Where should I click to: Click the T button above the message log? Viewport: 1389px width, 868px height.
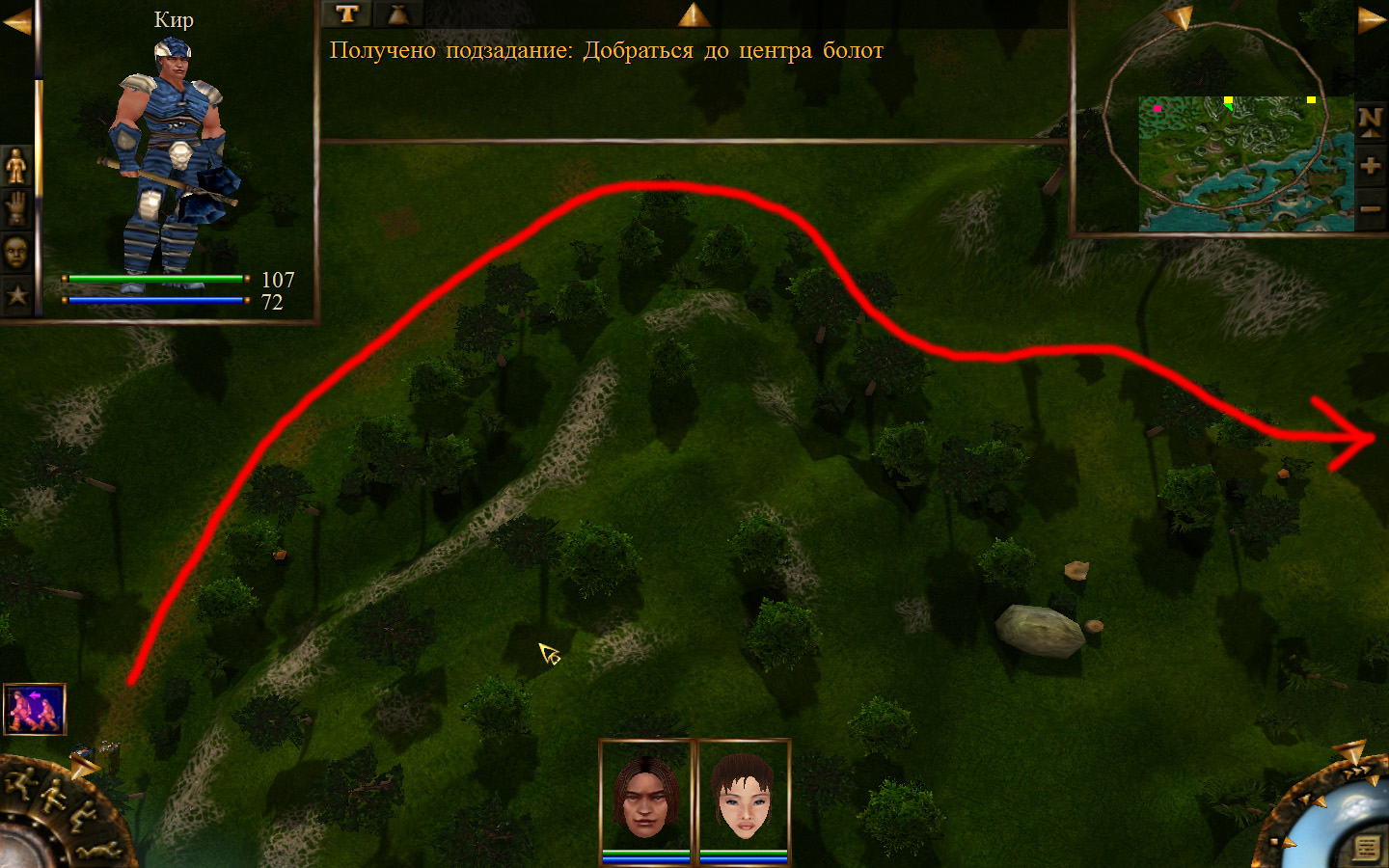pyautogui.click(x=347, y=14)
